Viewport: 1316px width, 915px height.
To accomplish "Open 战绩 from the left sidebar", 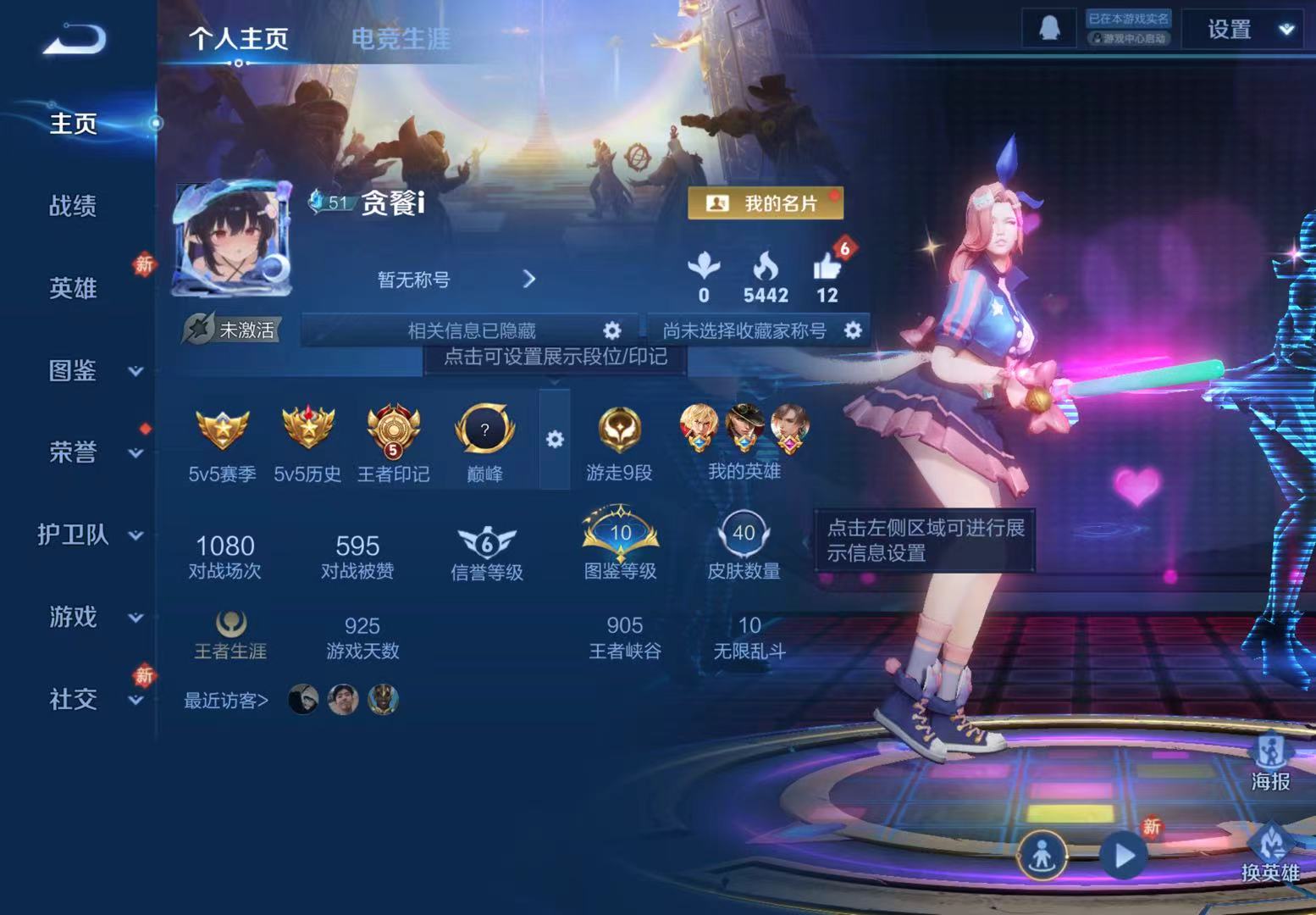I will [x=73, y=207].
